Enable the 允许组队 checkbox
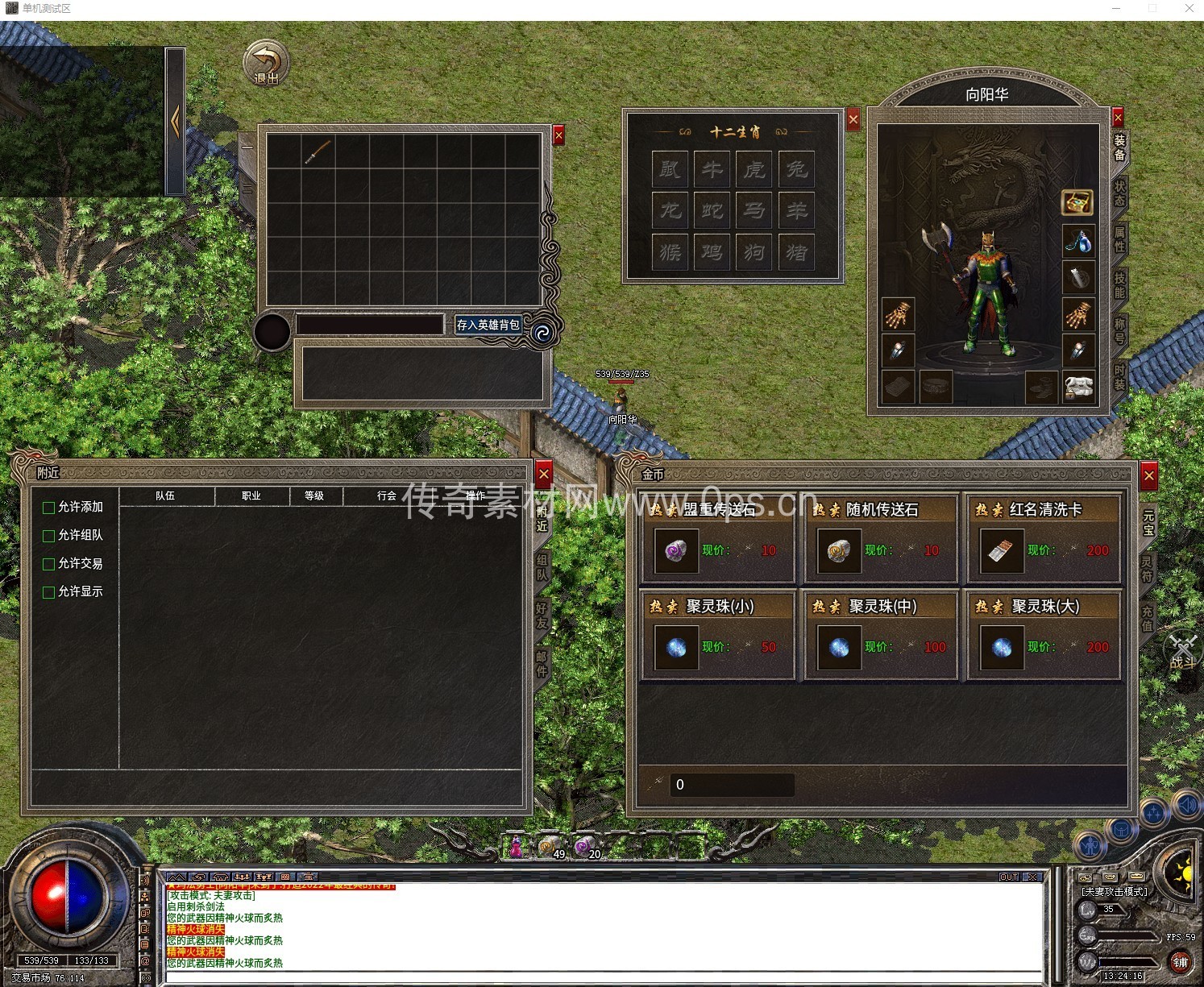This screenshot has height=987, width=1204. 48,536
